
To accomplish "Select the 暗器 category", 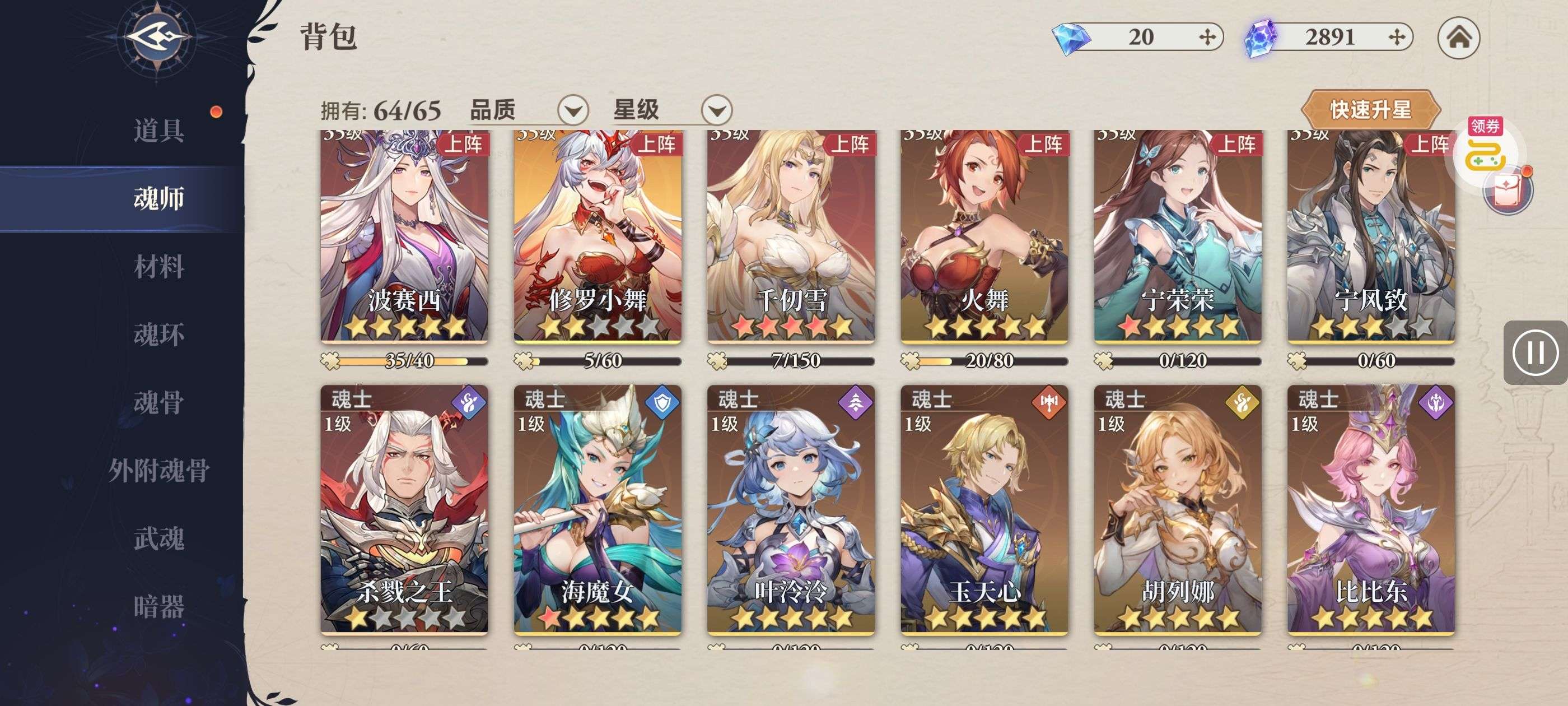I will [158, 607].
